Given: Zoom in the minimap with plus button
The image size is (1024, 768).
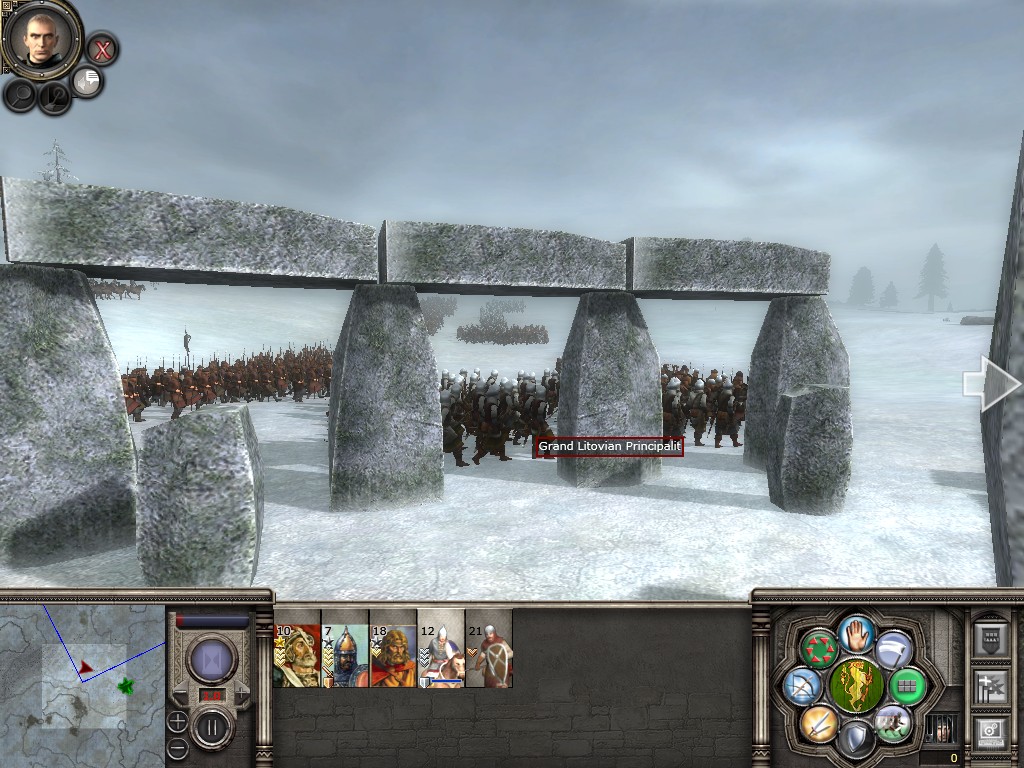Looking at the screenshot, I should [177, 721].
